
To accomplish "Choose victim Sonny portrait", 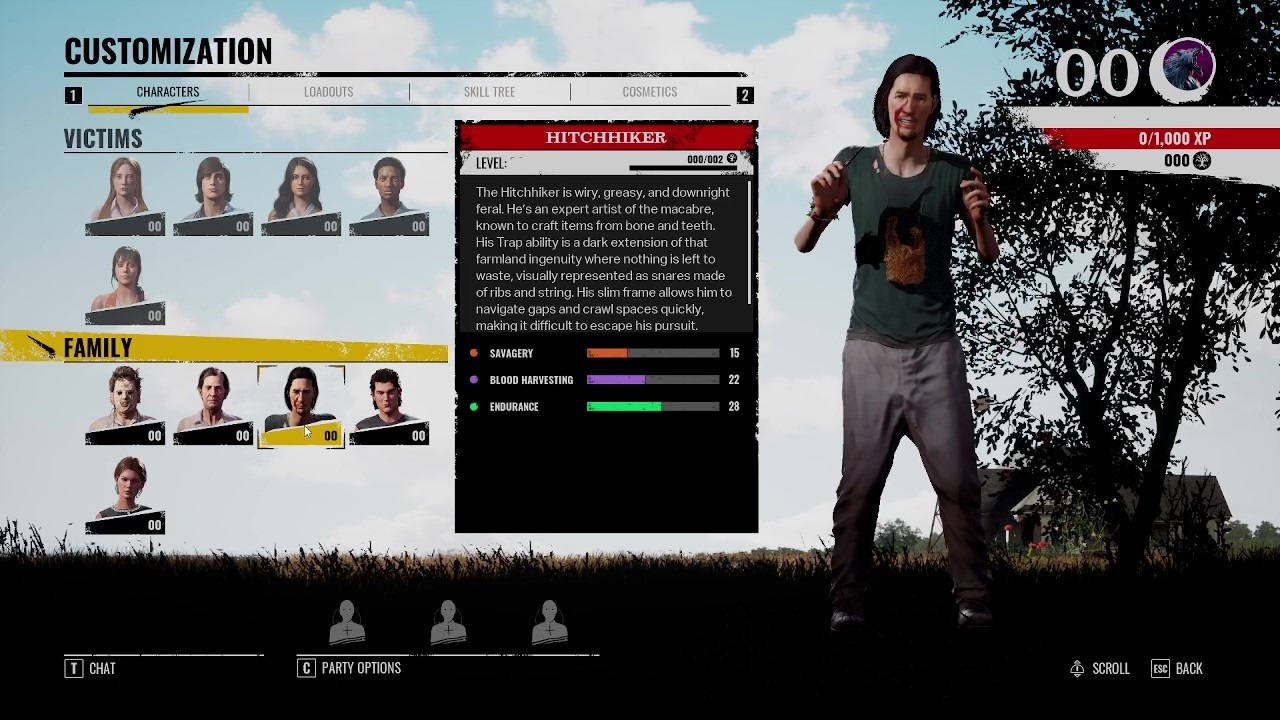I will tap(389, 196).
